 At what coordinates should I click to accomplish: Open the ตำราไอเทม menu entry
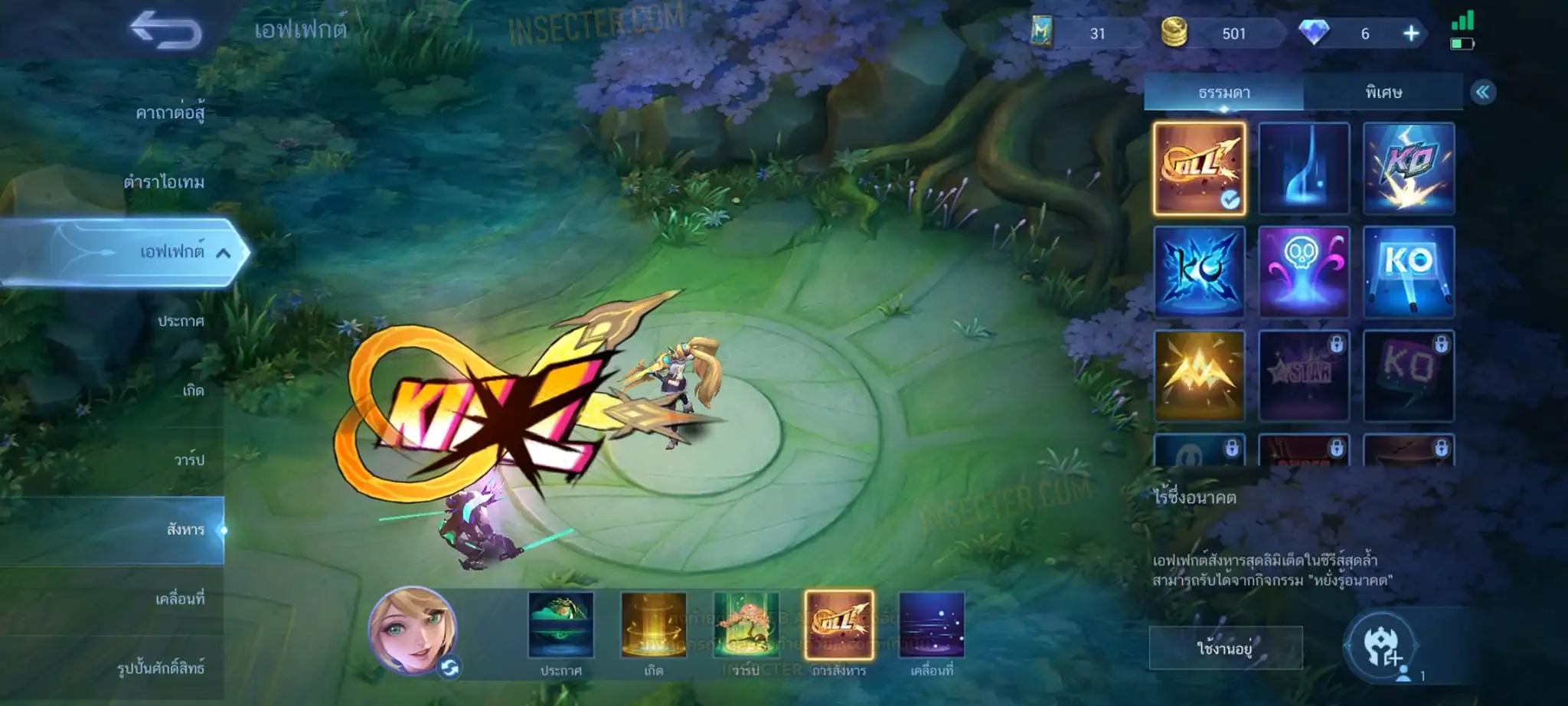(x=164, y=182)
